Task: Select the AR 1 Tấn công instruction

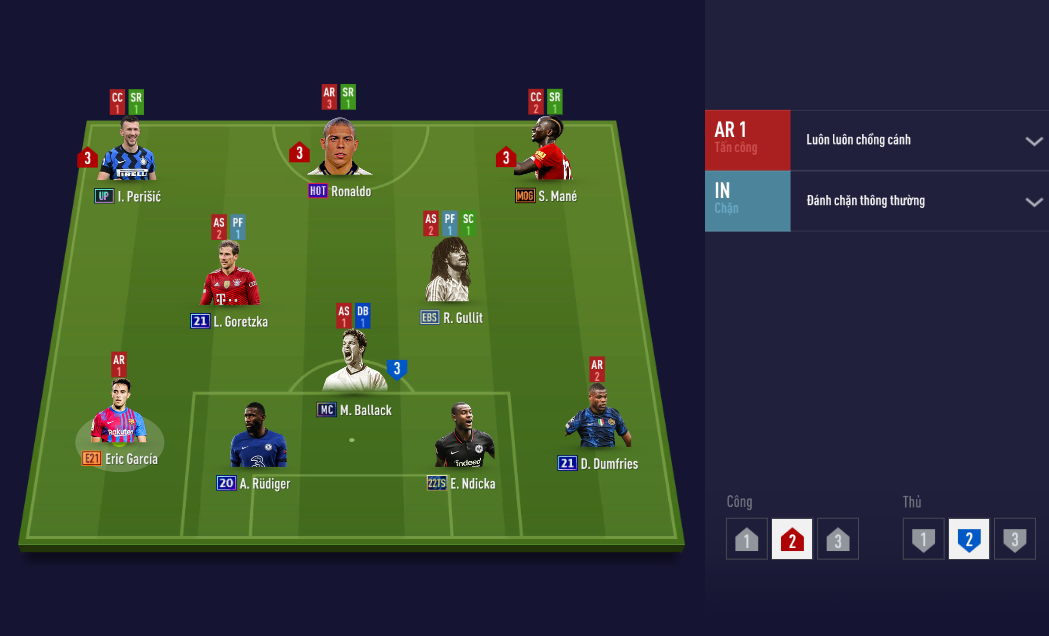Action: [x=747, y=140]
